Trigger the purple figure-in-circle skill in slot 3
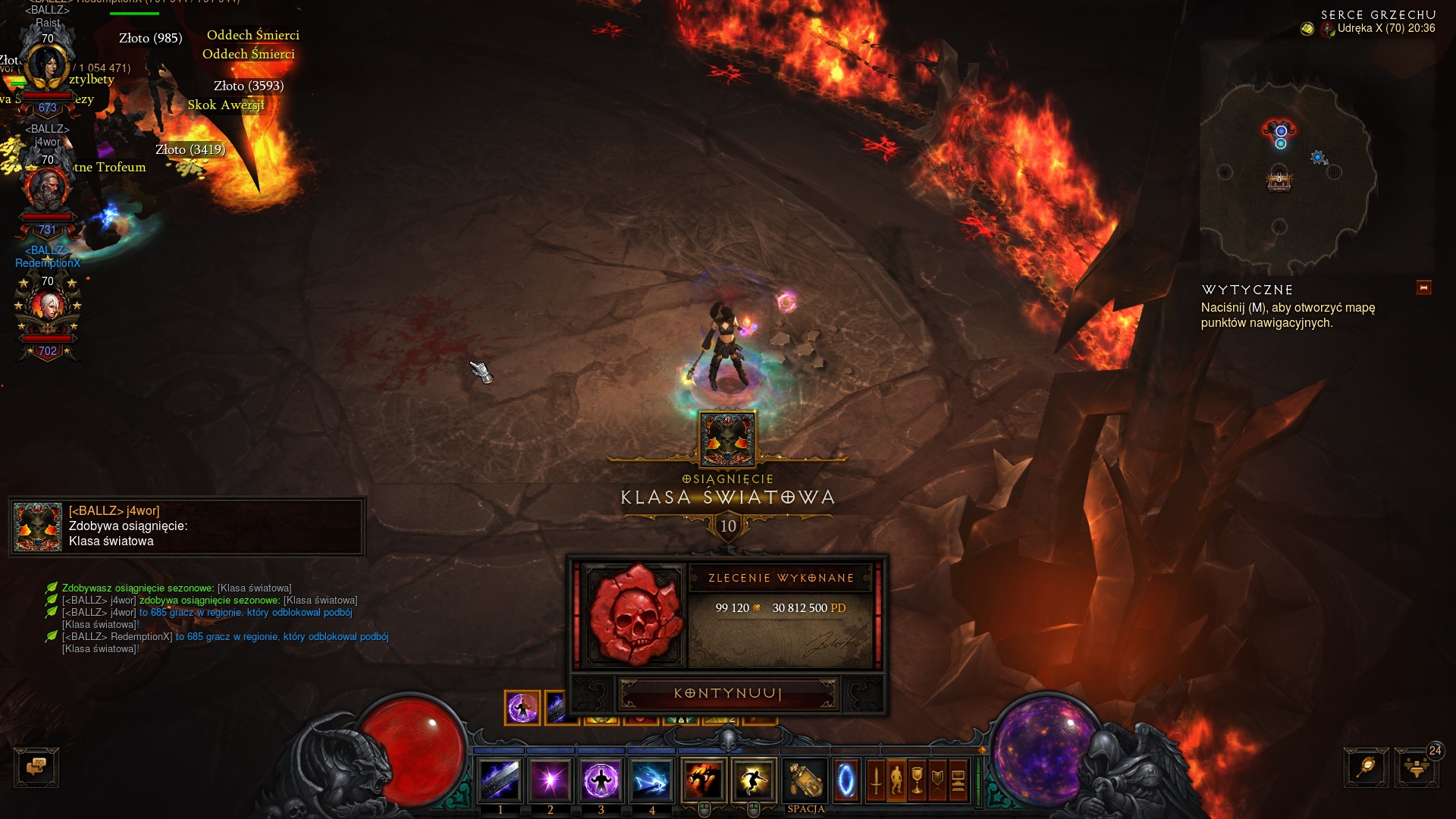This screenshot has height=819, width=1456. [601, 780]
